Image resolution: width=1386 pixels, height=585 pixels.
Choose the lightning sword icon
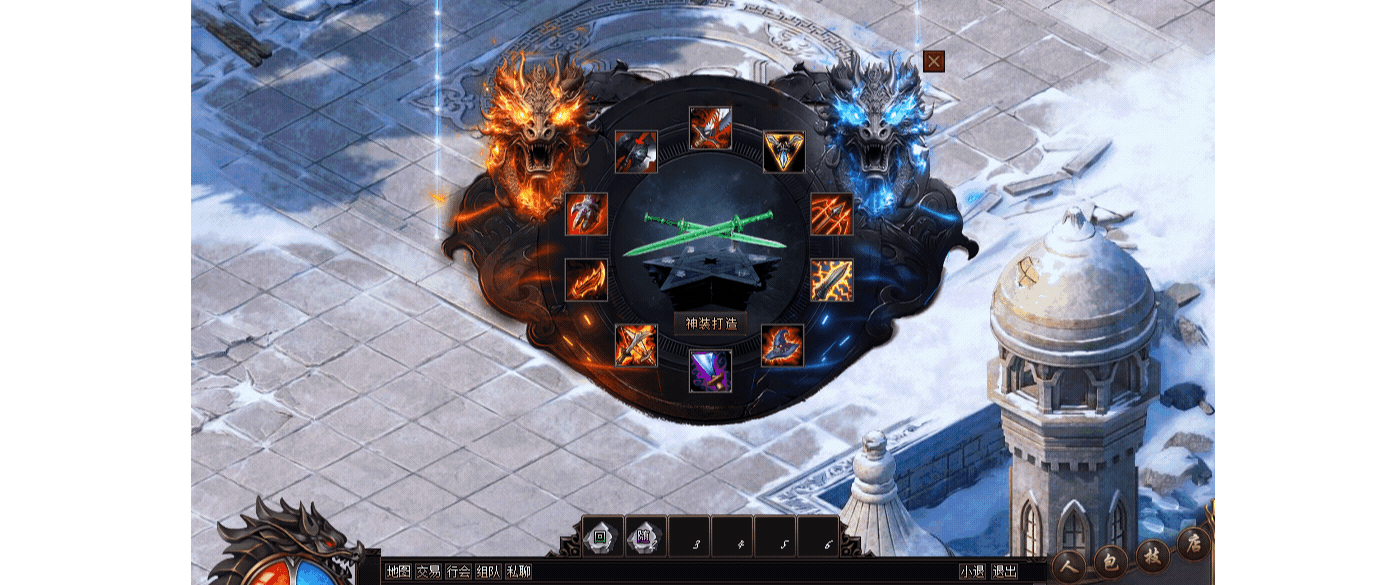831,280
